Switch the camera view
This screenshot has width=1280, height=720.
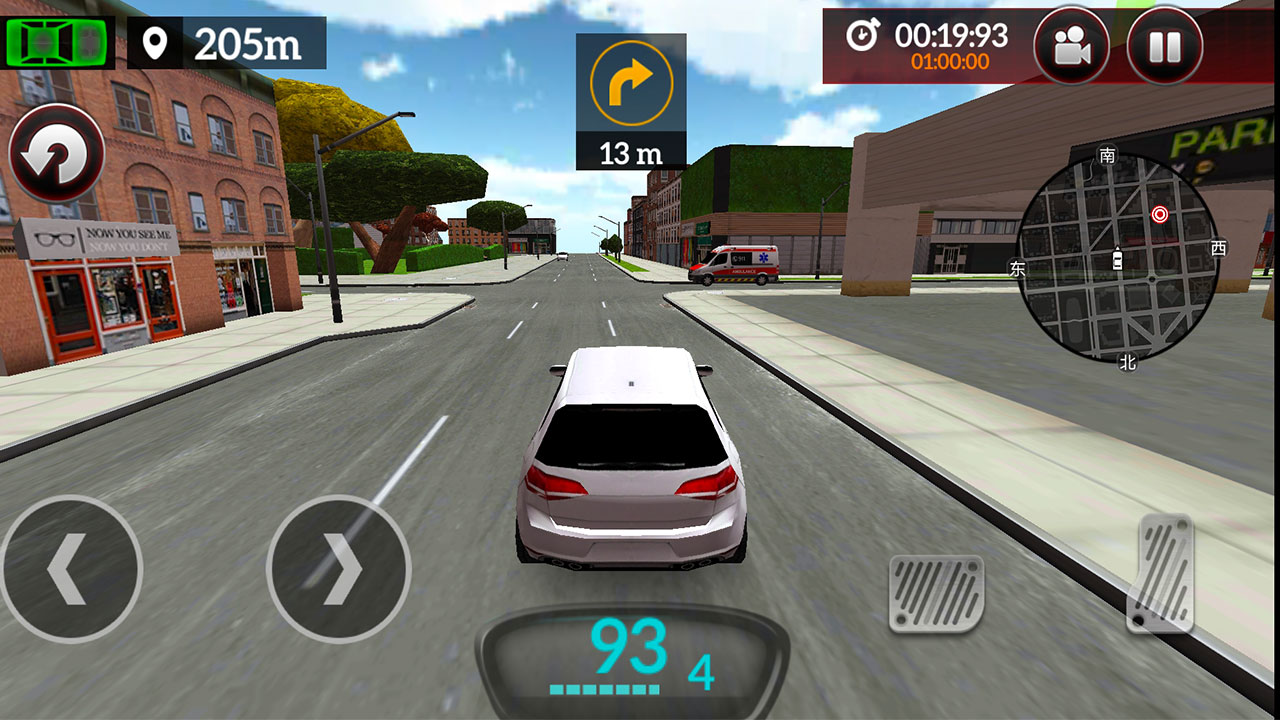[x=1071, y=46]
